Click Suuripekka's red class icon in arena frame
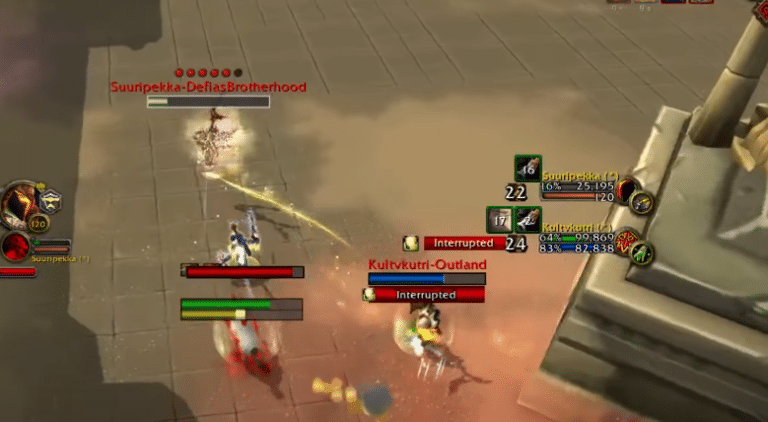Image resolution: width=768 pixels, height=422 pixels. coord(627,189)
